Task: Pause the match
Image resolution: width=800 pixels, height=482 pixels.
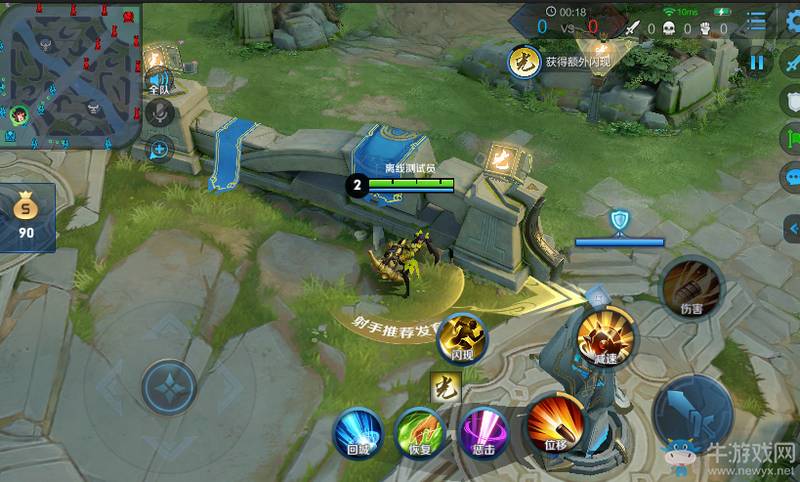Action: pos(757,62)
